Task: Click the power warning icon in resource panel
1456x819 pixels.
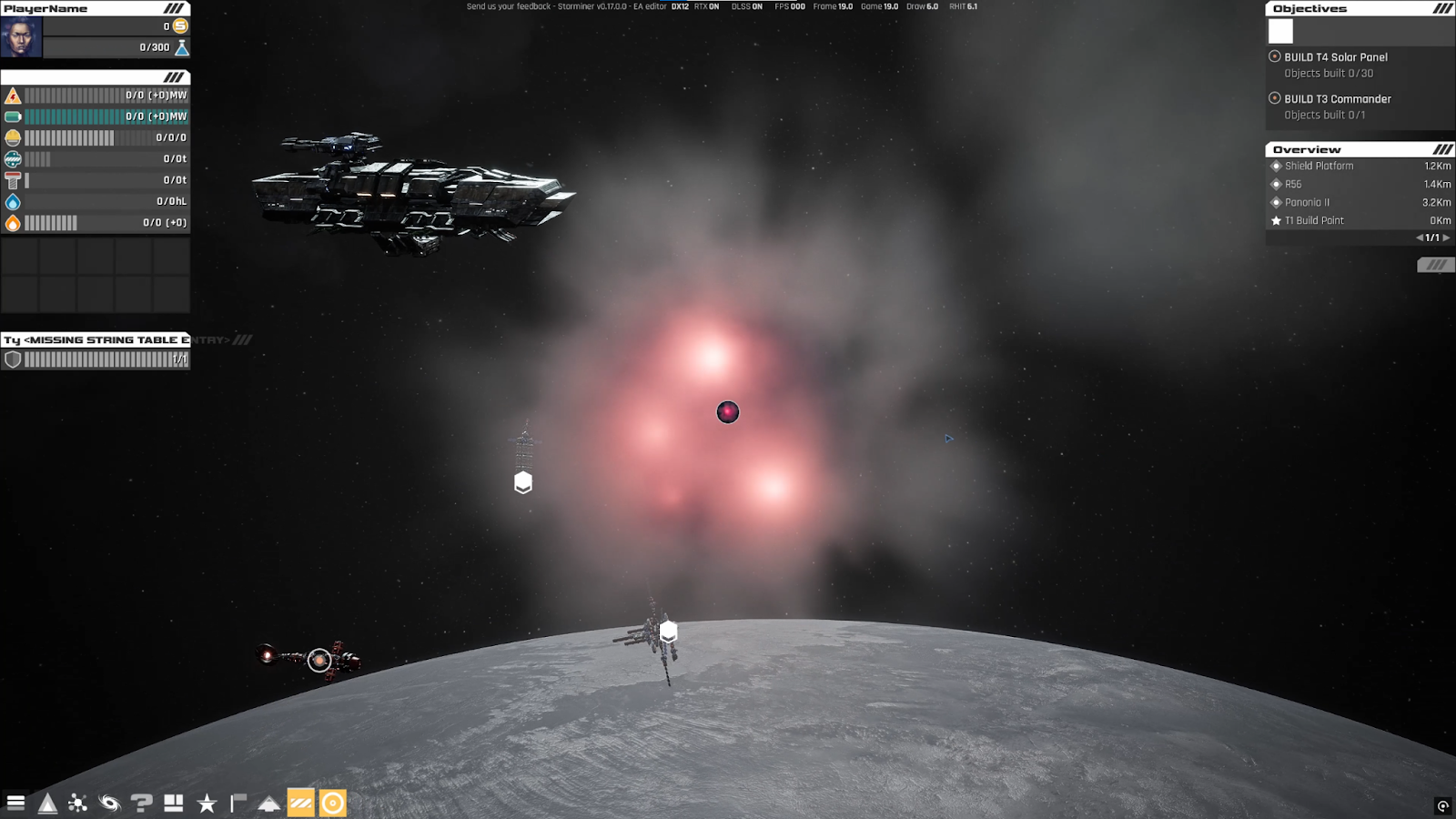Action: pyautogui.click(x=12, y=95)
